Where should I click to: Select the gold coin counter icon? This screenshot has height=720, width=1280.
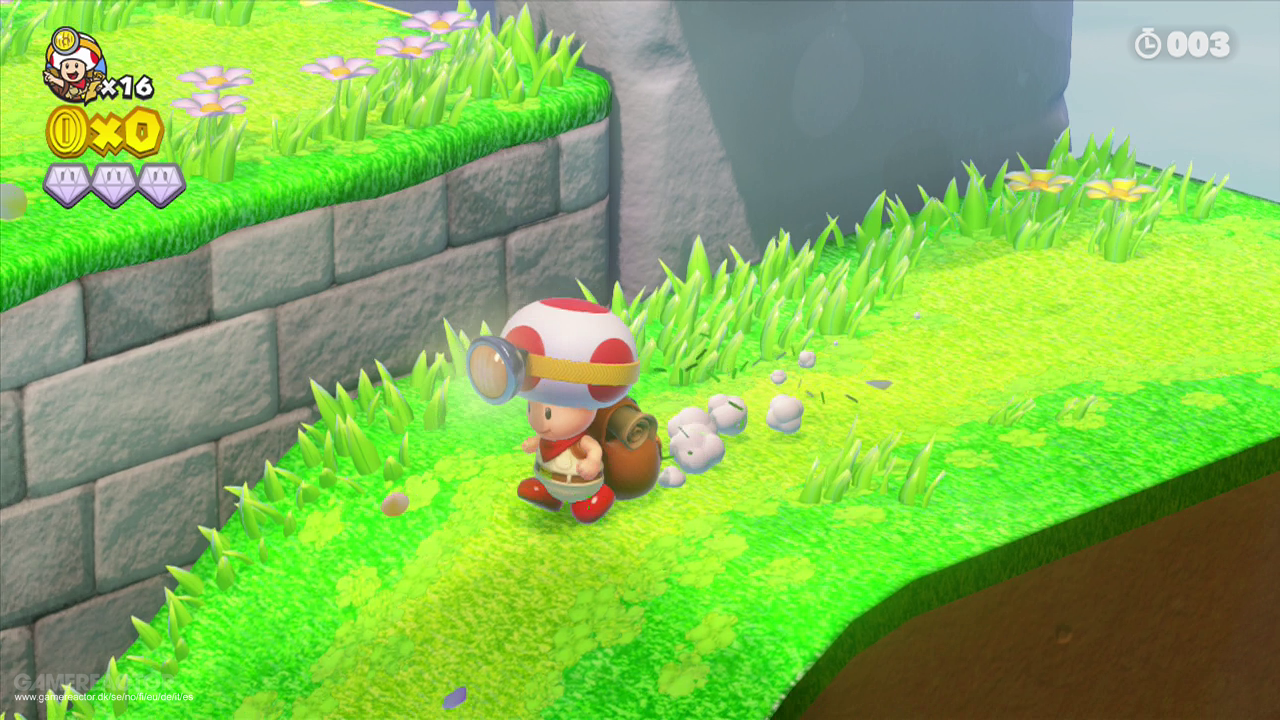70,130
